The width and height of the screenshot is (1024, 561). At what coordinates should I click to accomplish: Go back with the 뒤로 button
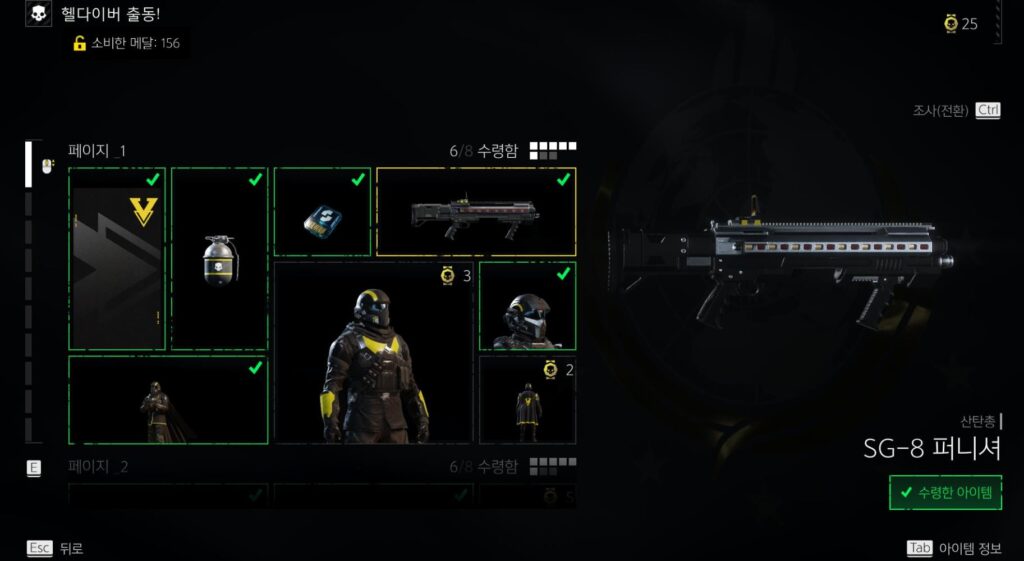click(x=56, y=548)
